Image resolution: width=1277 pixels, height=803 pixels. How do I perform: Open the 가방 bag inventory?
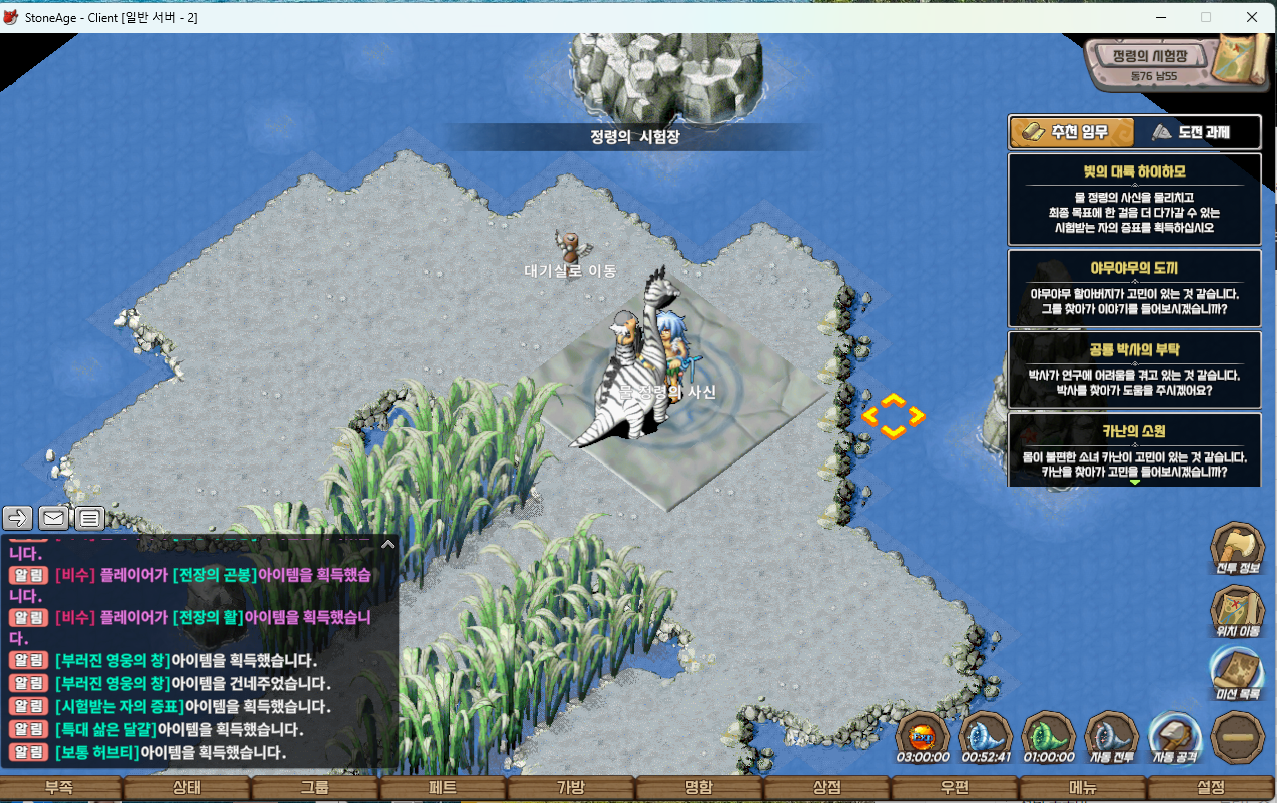[570, 788]
